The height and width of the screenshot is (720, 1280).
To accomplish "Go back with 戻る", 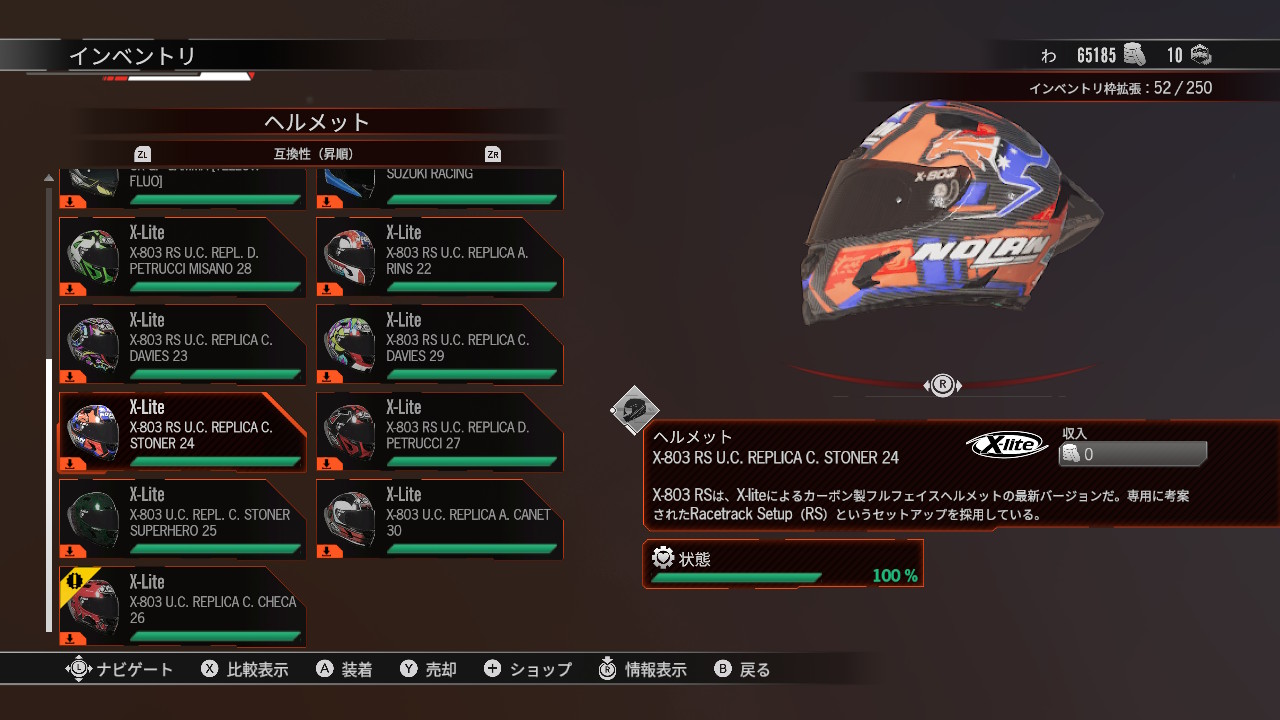I will 743,670.
